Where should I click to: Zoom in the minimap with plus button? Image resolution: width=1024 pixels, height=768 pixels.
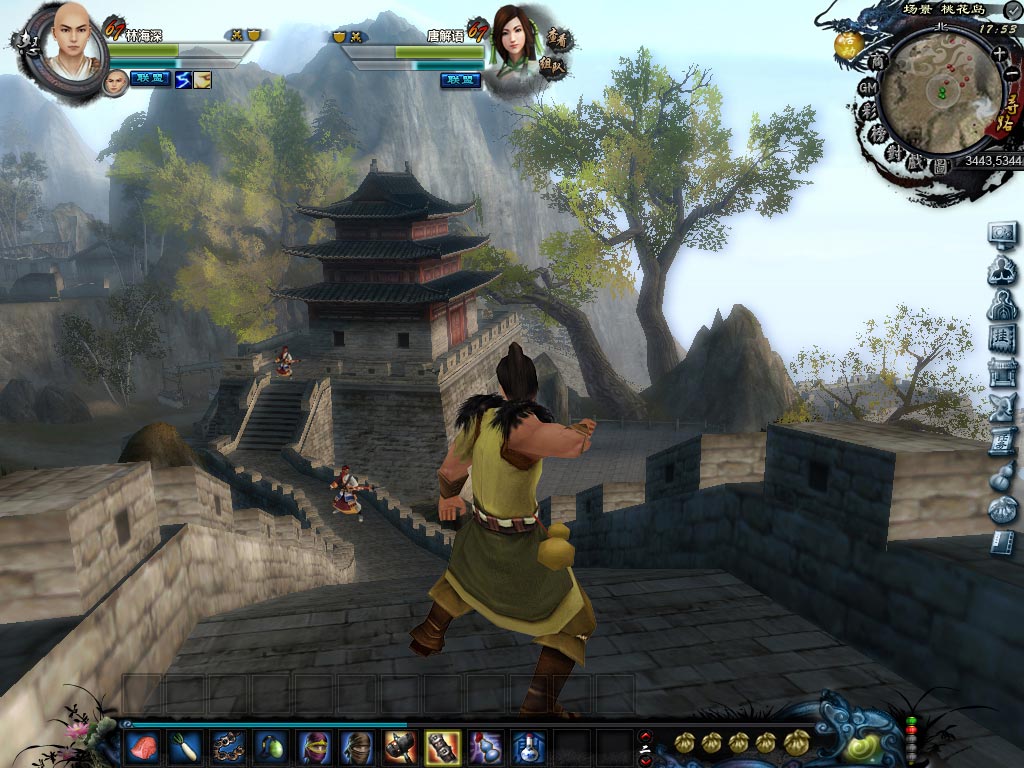click(x=999, y=53)
